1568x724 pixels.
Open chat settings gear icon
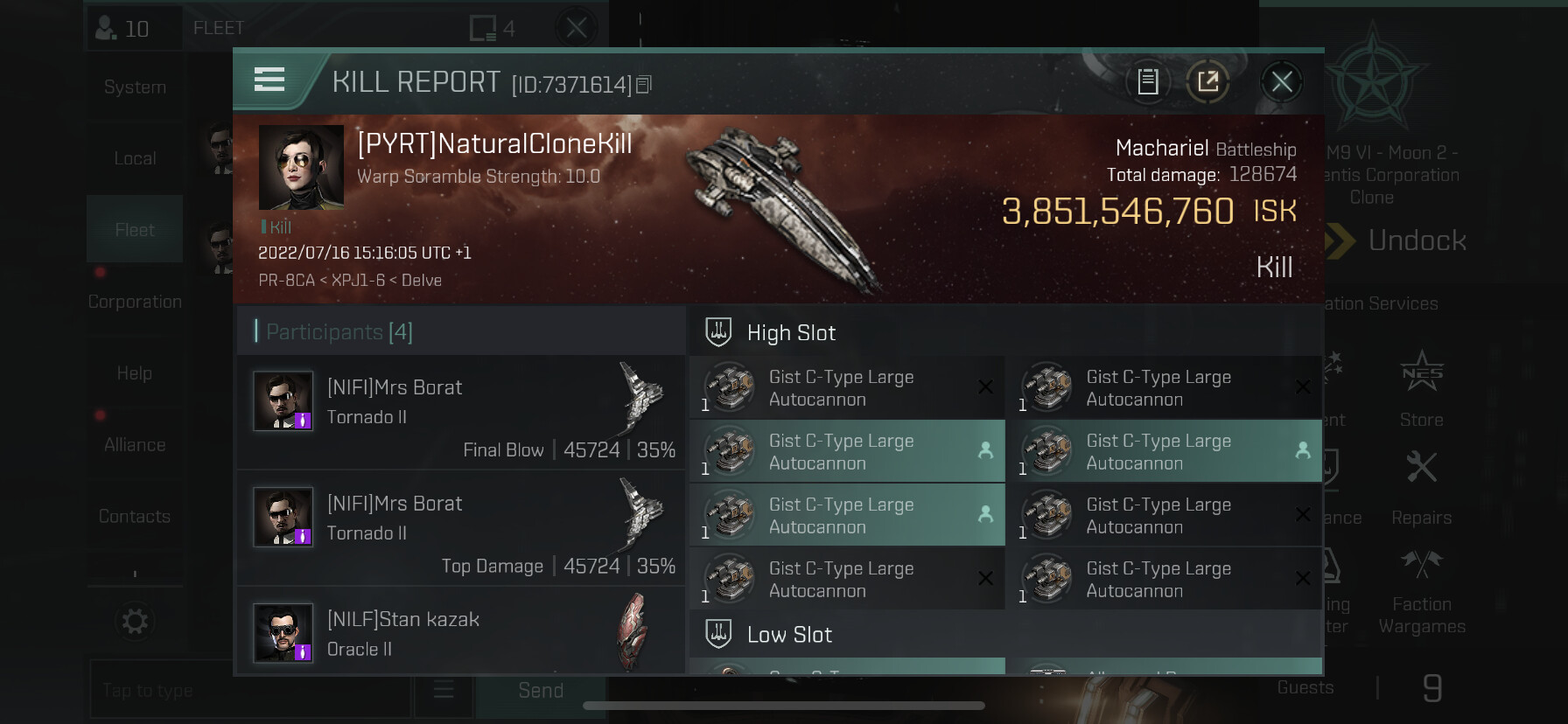tap(135, 622)
